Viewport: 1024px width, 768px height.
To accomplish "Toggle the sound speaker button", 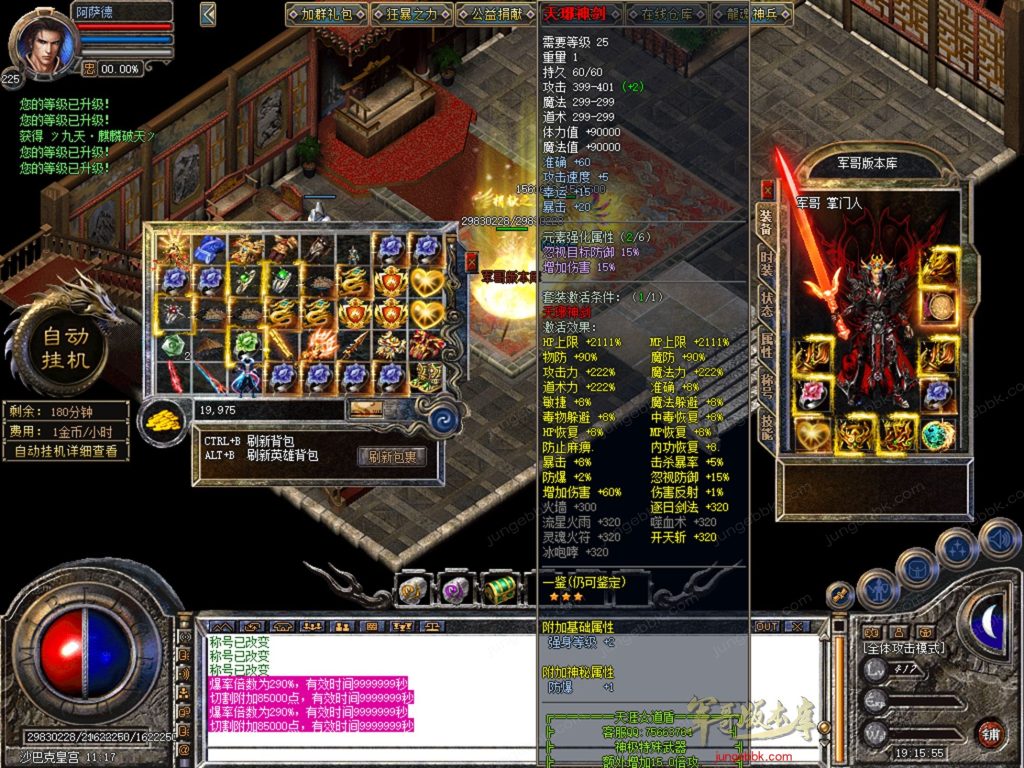I will click(x=1000, y=540).
